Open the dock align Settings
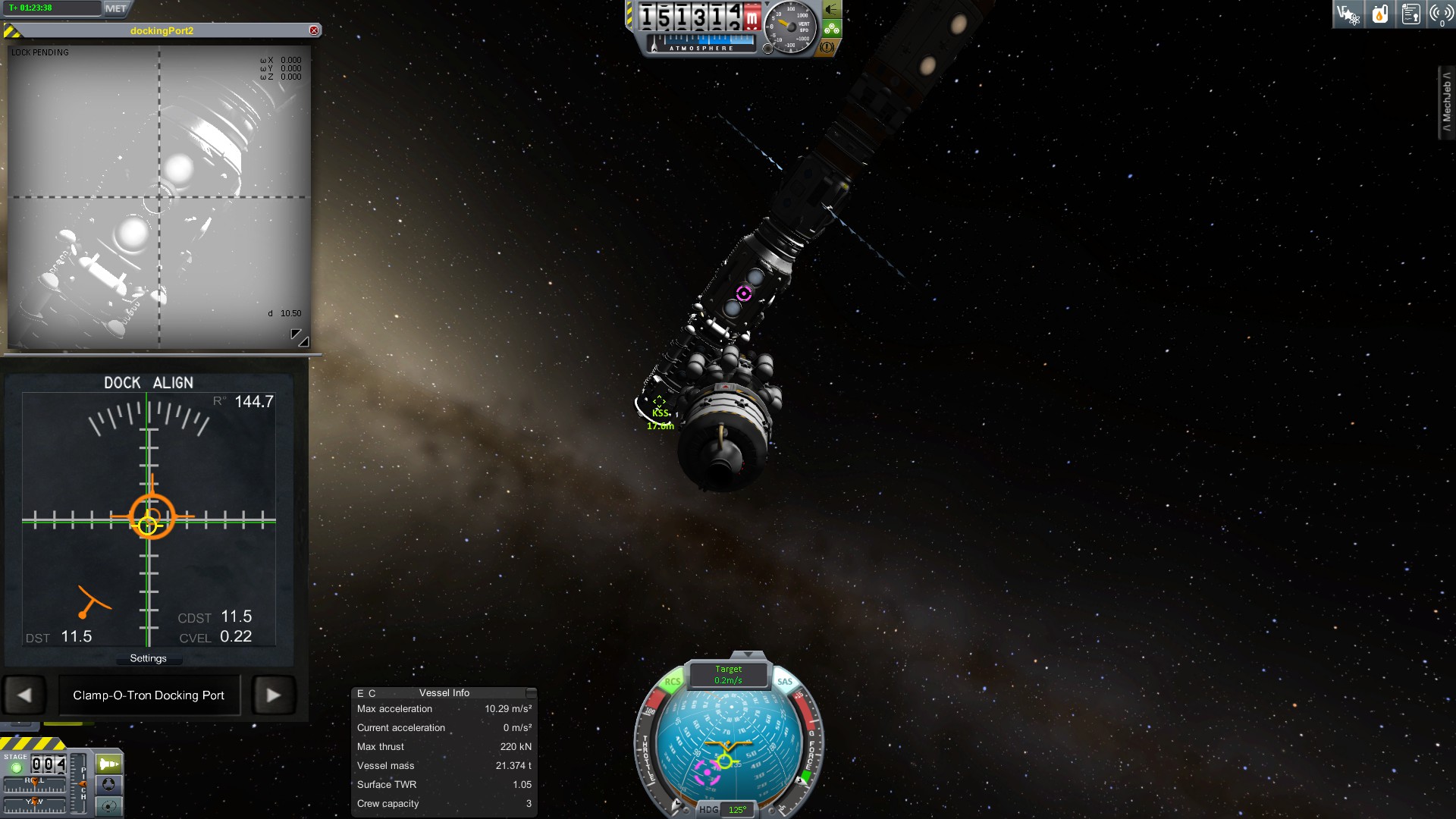The height and width of the screenshot is (819, 1456). [x=148, y=658]
